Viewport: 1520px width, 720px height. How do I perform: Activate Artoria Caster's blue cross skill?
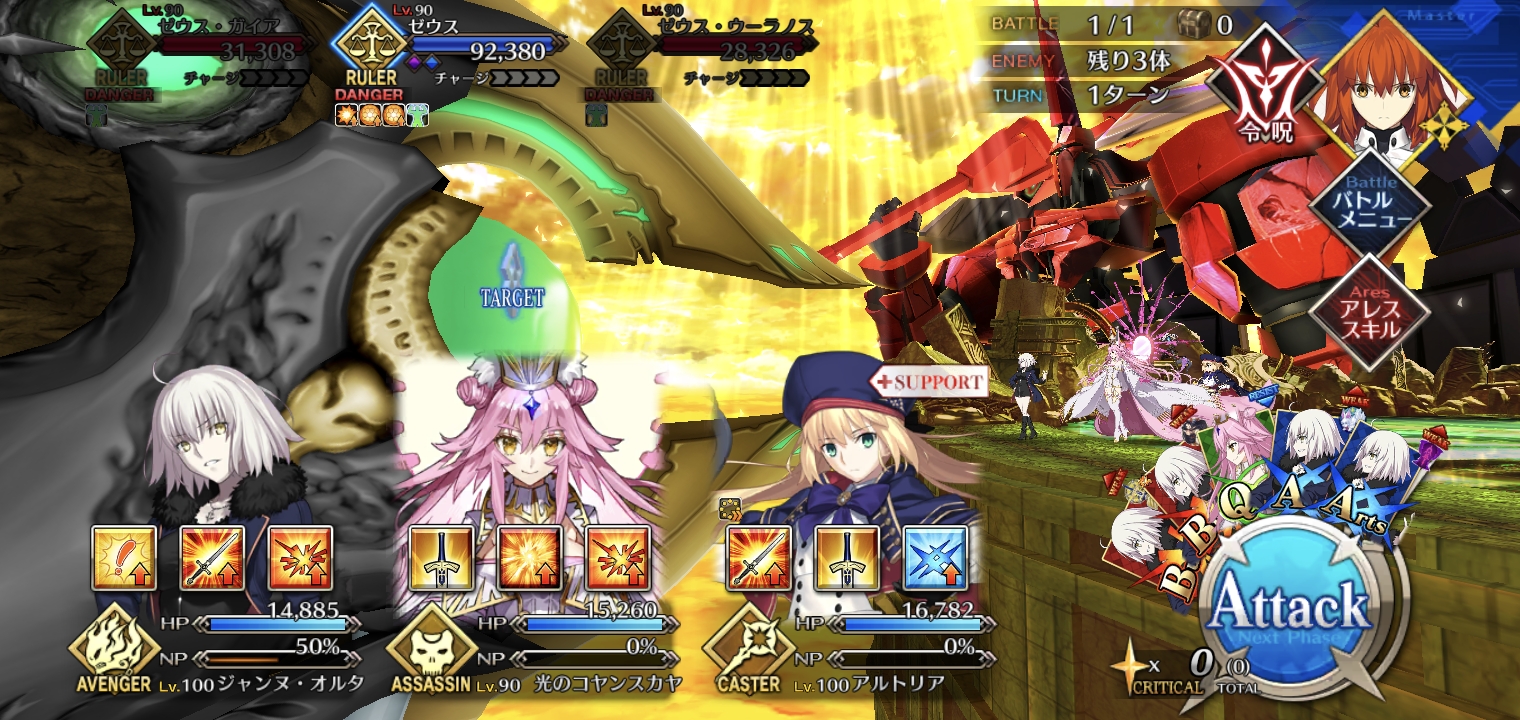(935, 557)
